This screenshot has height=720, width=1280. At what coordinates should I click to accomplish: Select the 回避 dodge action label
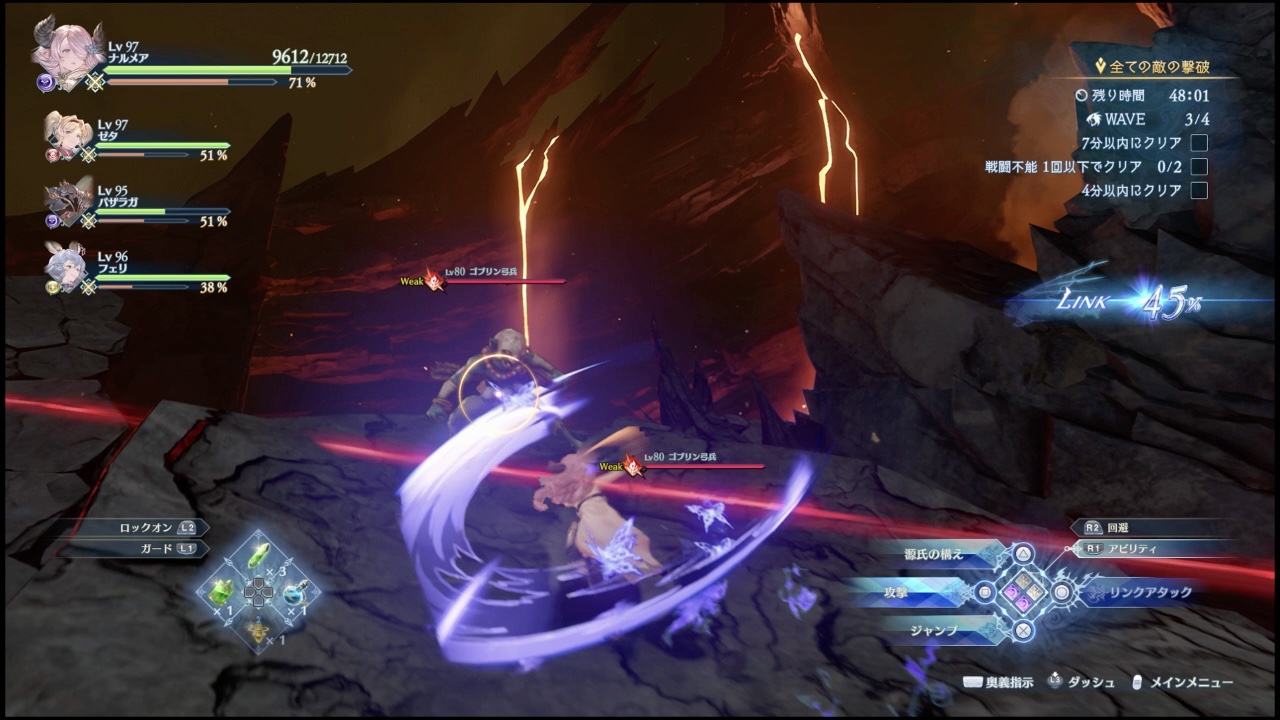tap(1118, 526)
